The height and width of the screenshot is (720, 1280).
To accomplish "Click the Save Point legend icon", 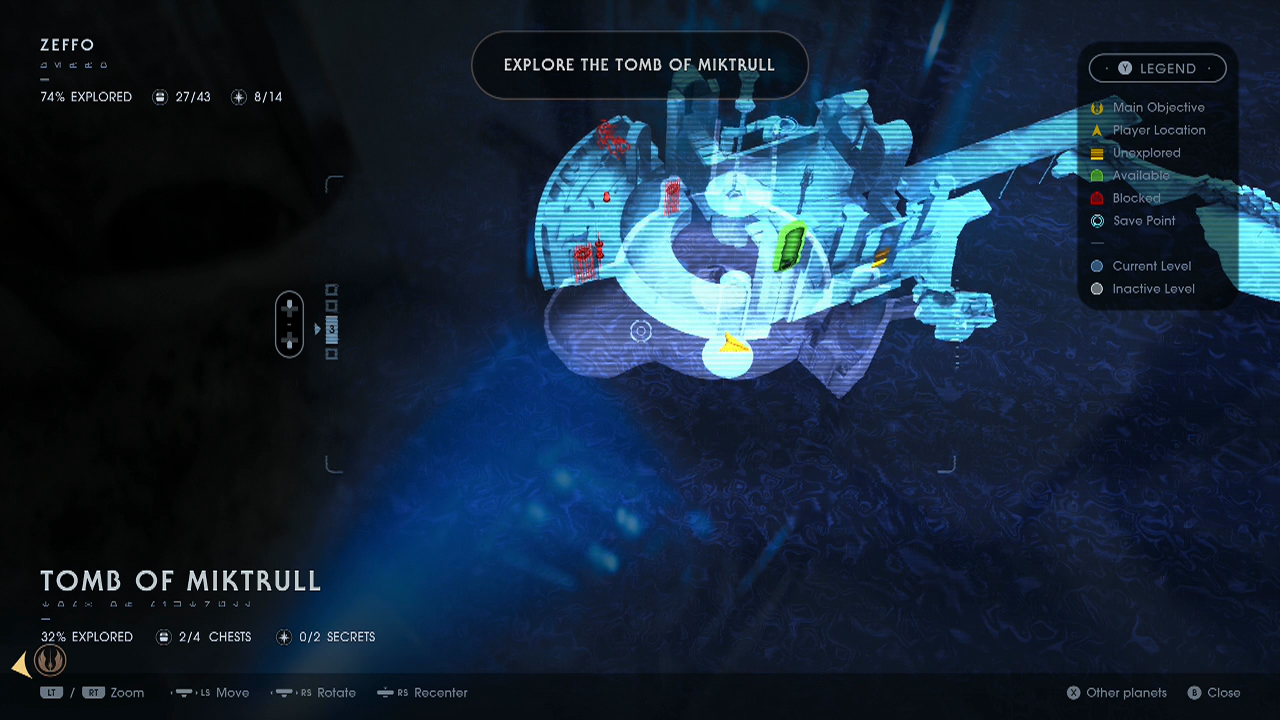I will click(1097, 221).
